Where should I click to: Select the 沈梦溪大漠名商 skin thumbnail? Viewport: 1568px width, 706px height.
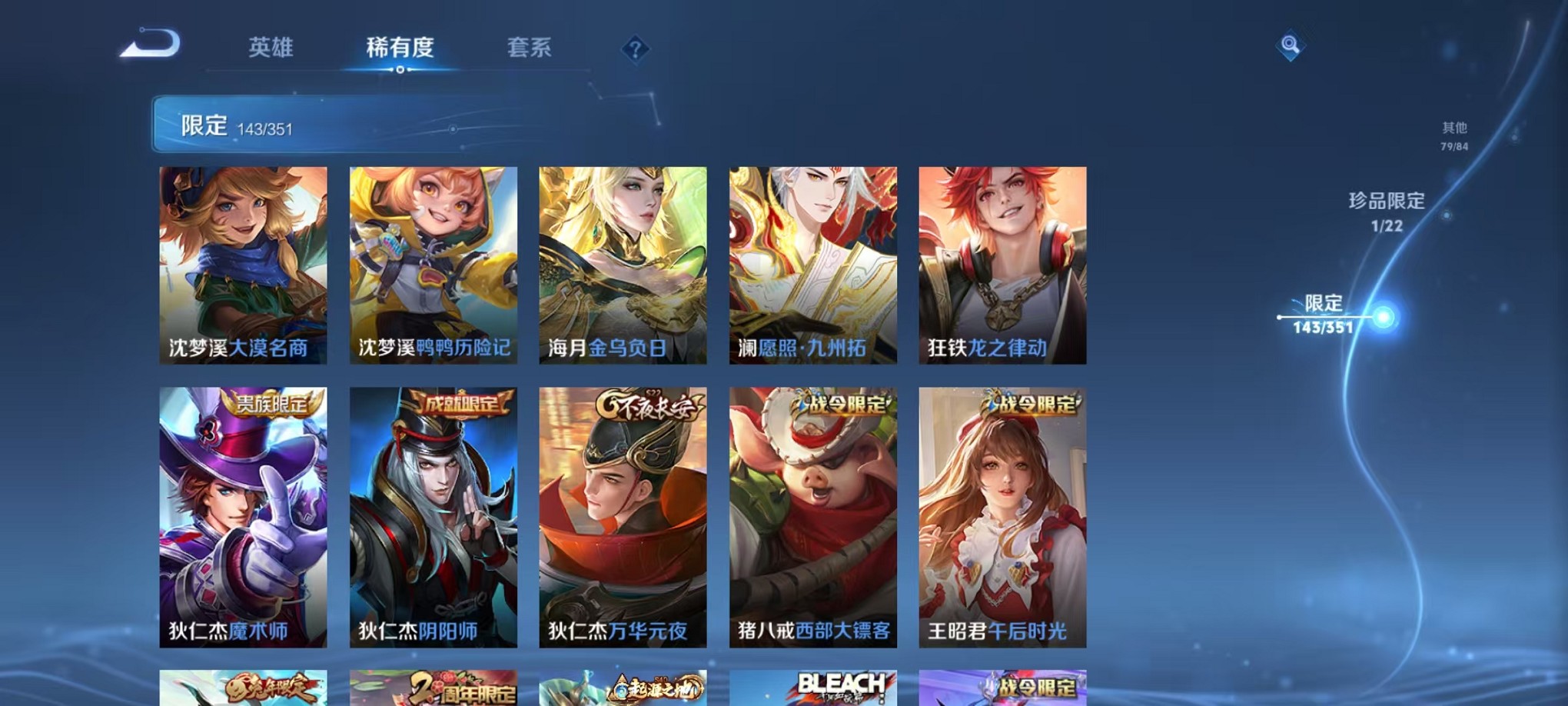click(x=242, y=265)
